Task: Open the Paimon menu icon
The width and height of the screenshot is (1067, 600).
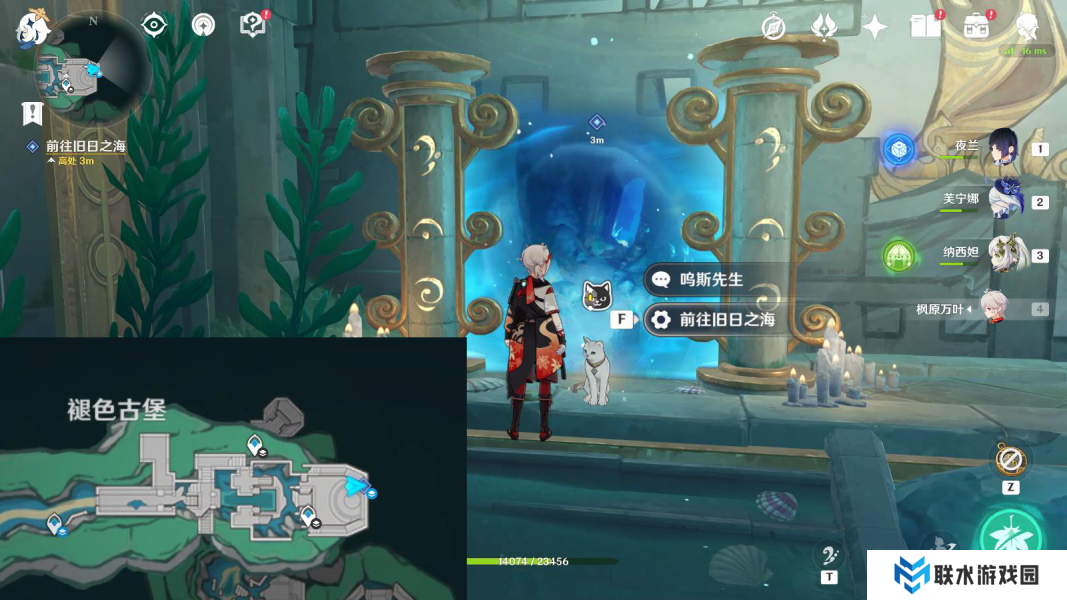Action: click(32, 28)
